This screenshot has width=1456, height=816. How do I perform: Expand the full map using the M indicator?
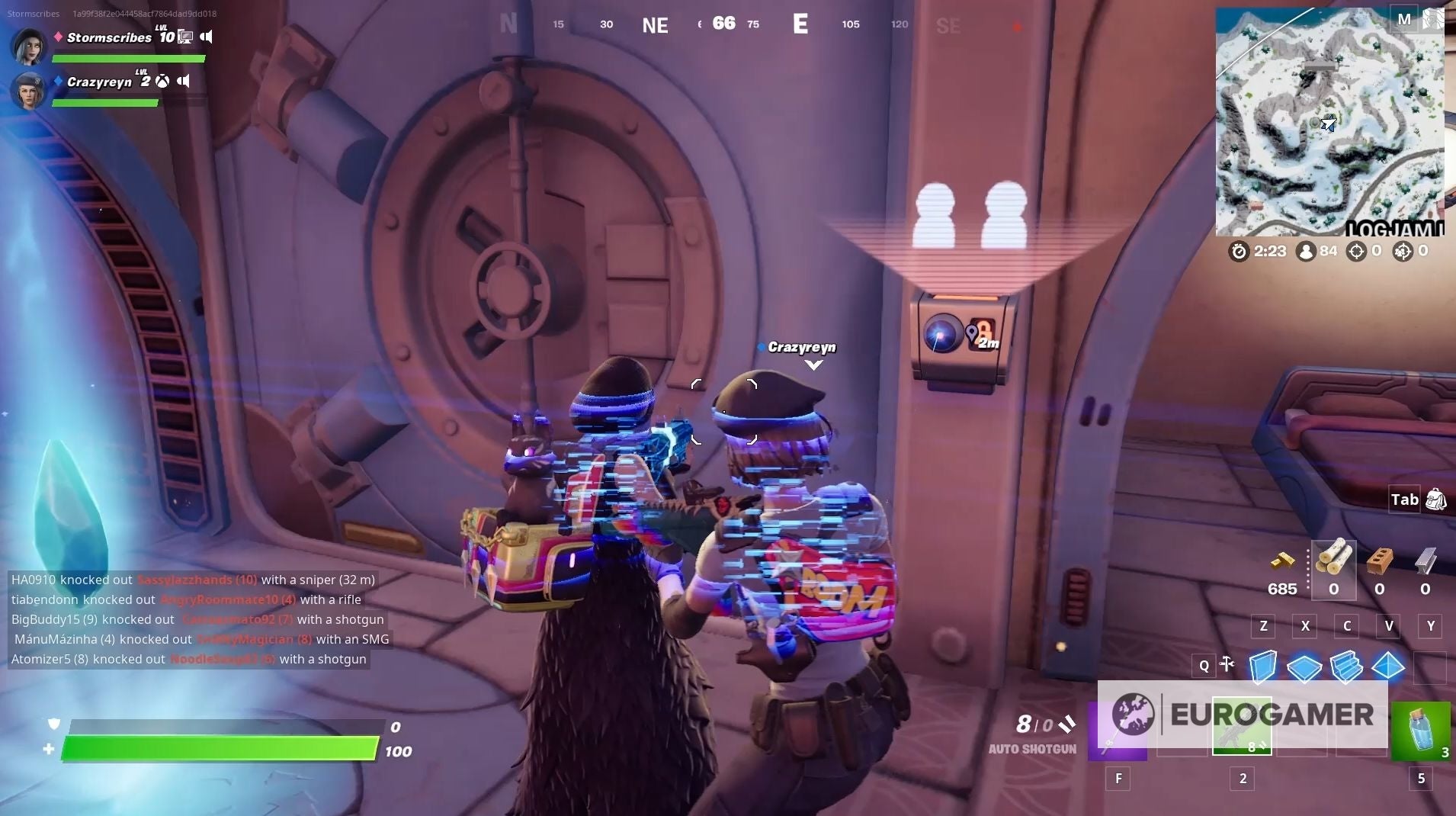pos(1405,19)
